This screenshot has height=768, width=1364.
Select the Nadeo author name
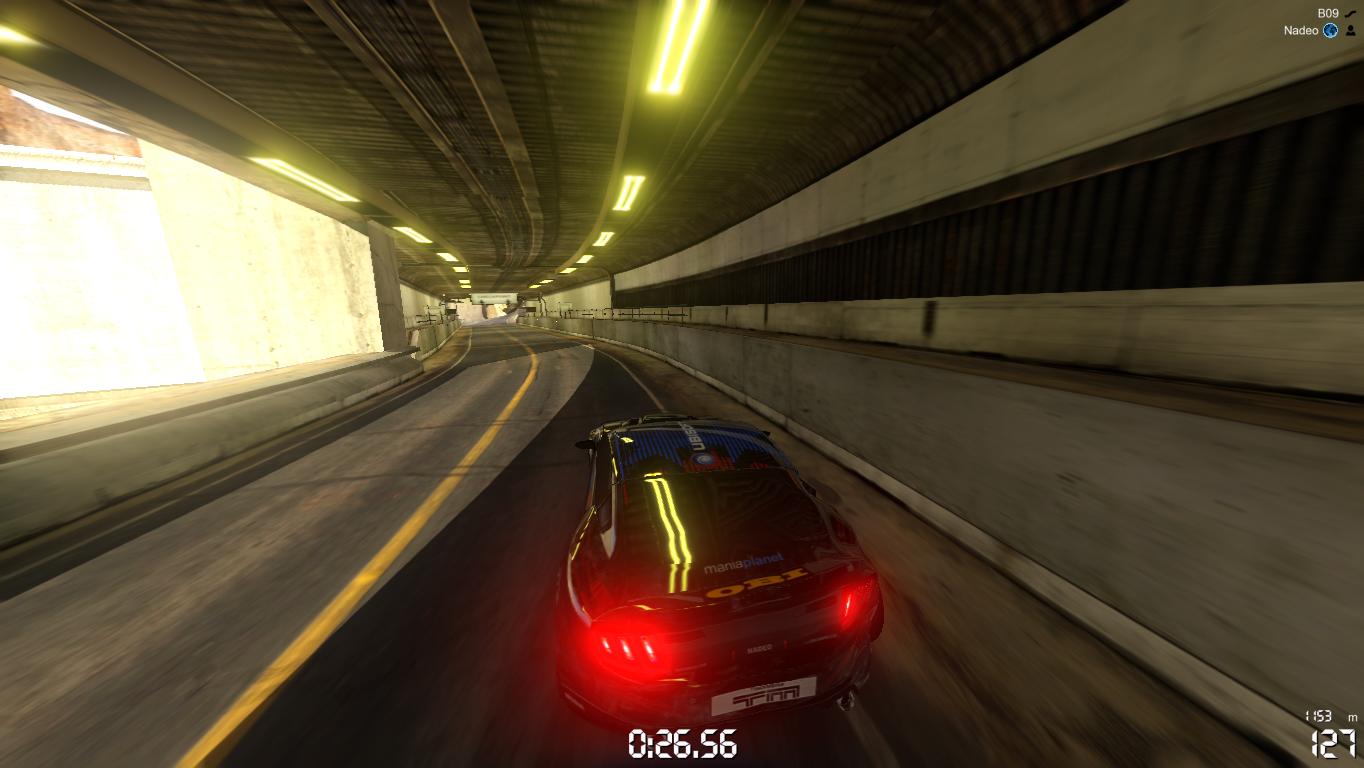pyautogui.click(x=1301, y=31)
